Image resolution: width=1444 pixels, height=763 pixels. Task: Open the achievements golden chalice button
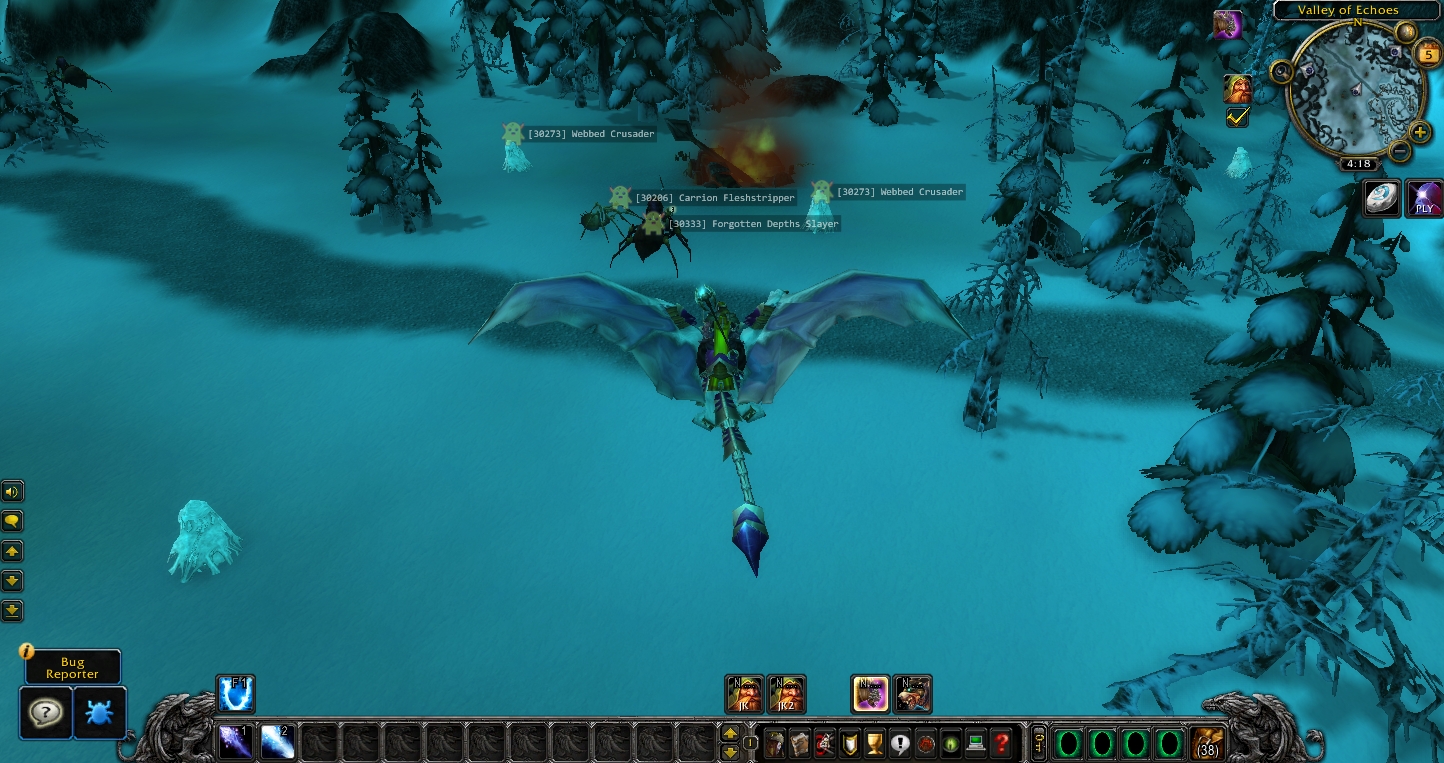click(x=875, y=744)
